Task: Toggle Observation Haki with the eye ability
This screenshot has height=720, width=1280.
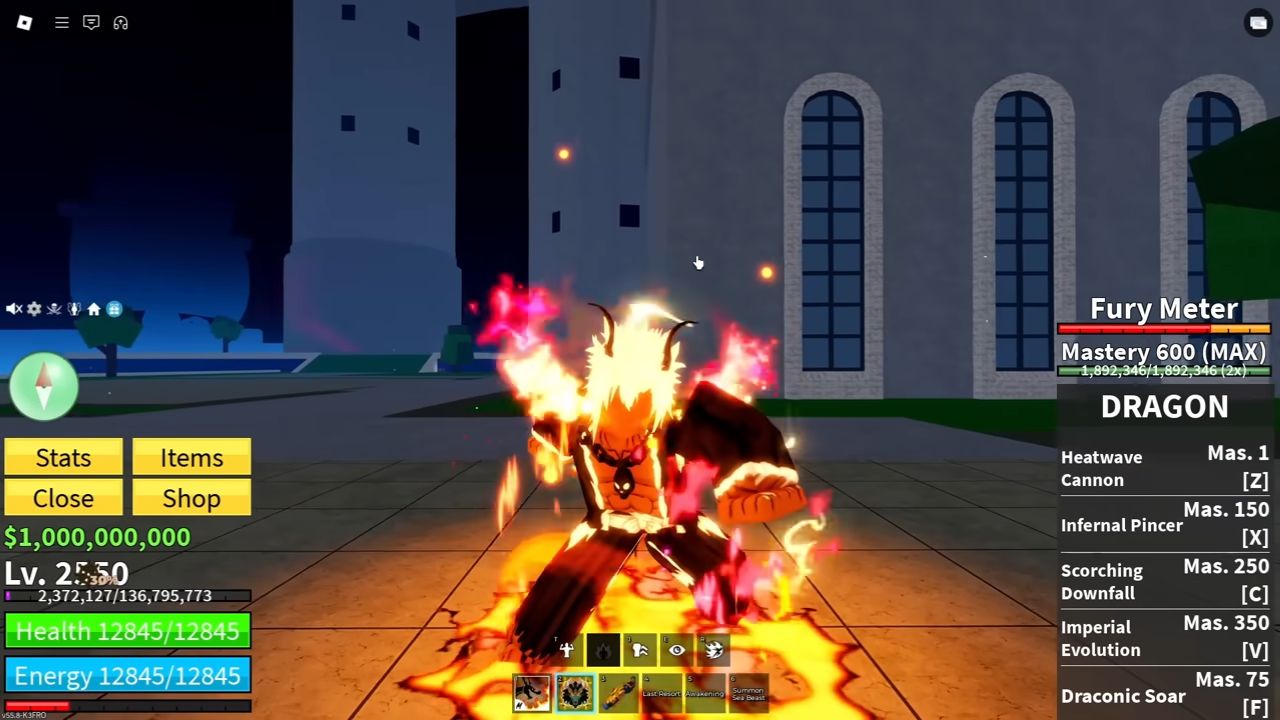Action: point(676,651)
